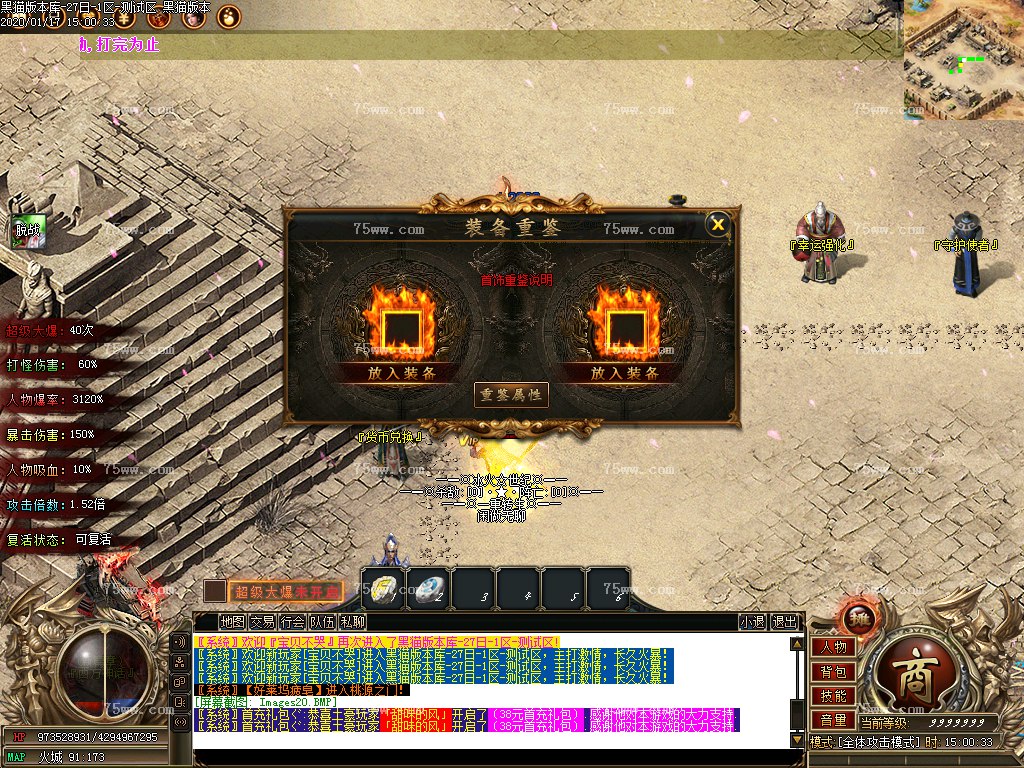Click the 退出 exit button
The image size is (1024, 768).
click(785, 622)
